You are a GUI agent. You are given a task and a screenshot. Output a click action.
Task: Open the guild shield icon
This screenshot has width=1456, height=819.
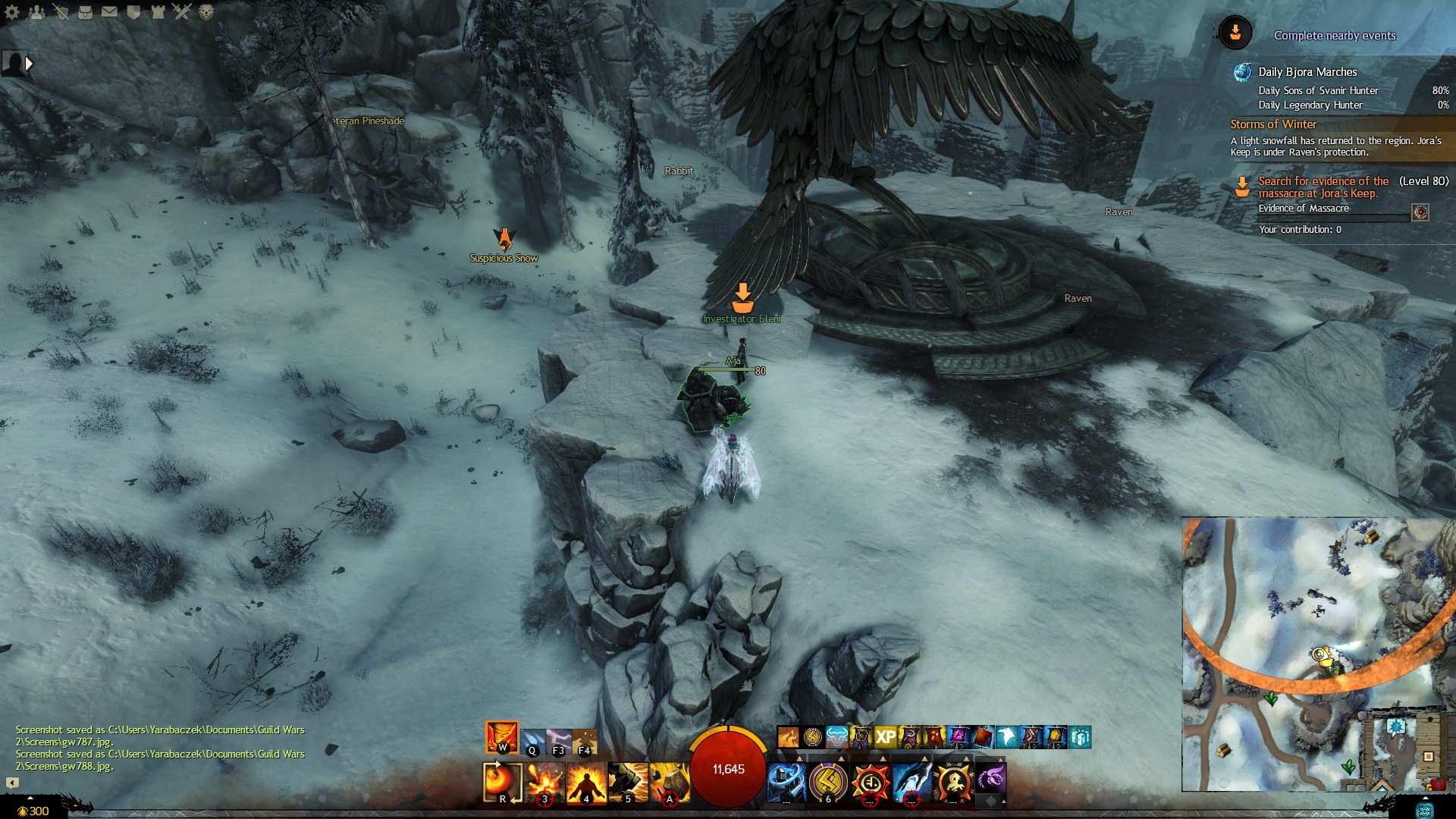133,12
